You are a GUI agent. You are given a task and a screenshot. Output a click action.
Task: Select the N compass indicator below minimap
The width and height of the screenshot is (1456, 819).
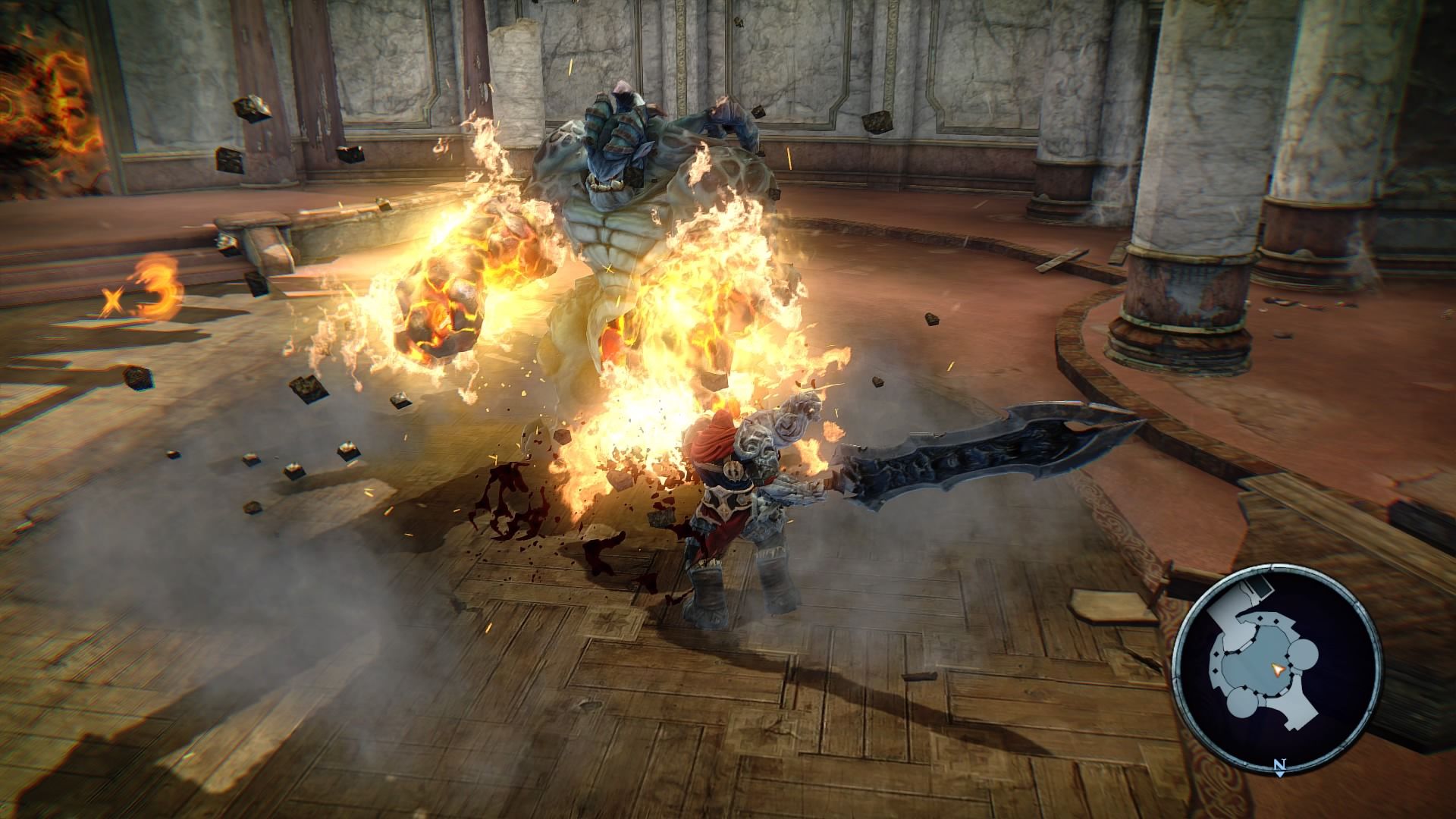coord(1280,764)
